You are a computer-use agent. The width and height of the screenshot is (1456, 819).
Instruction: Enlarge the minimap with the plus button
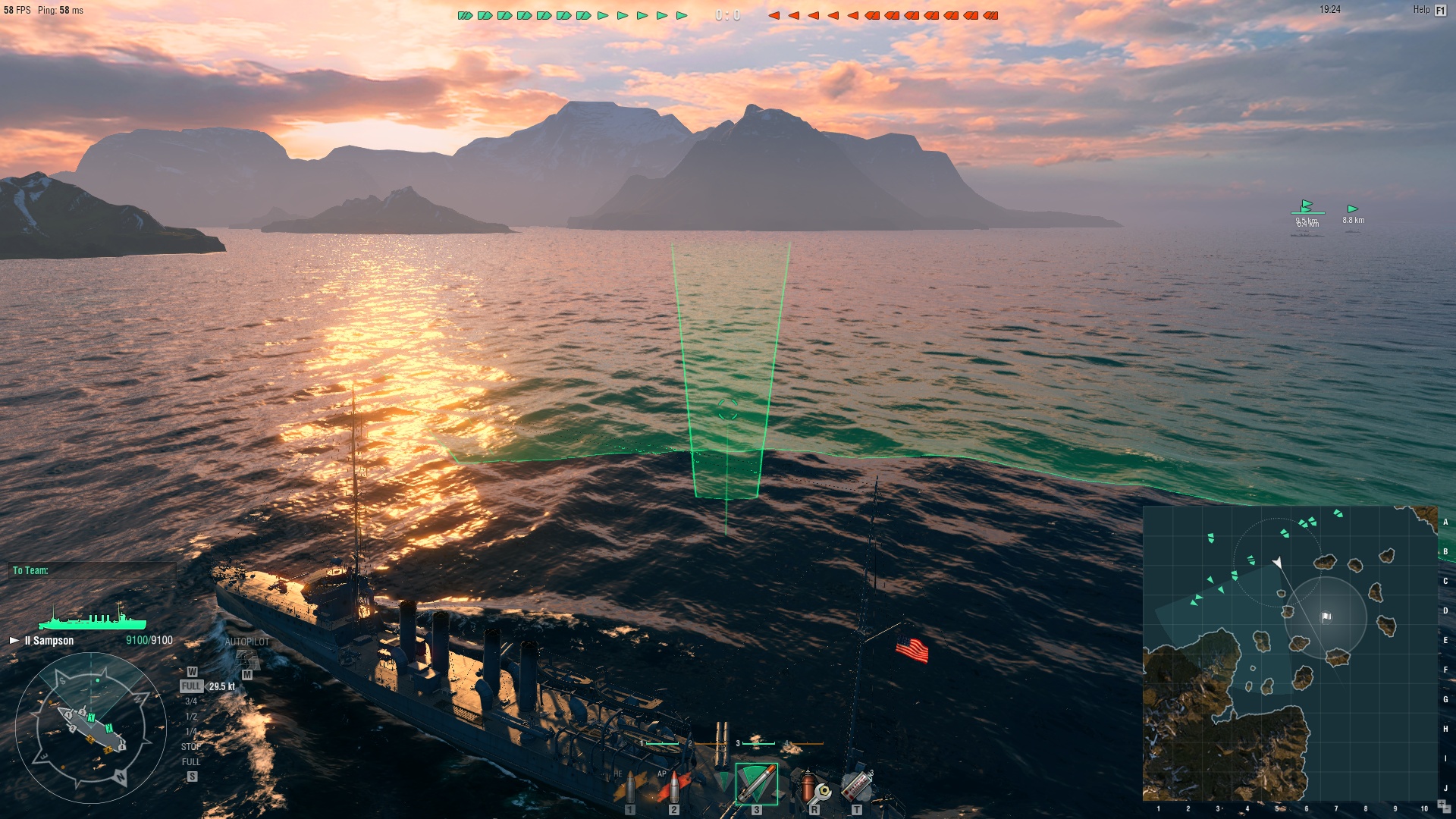(1442, 803)
